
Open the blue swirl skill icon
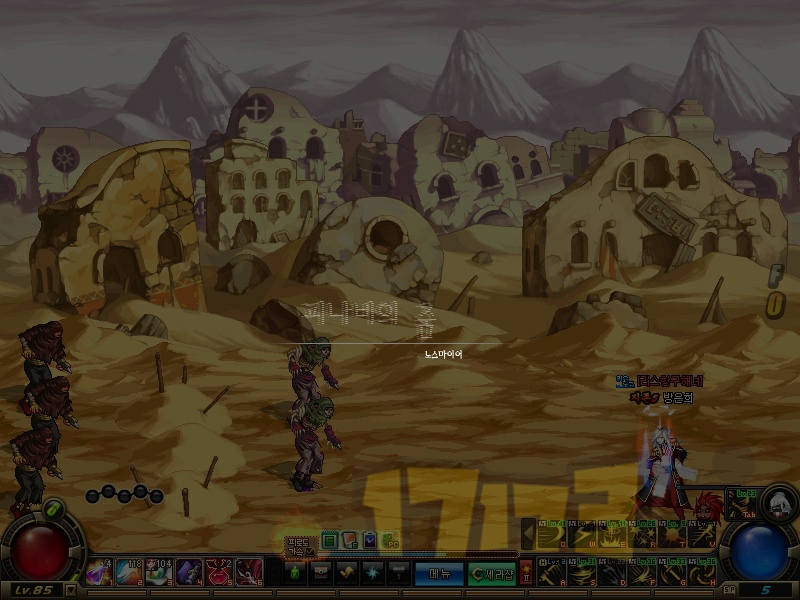tap(372, 574)
